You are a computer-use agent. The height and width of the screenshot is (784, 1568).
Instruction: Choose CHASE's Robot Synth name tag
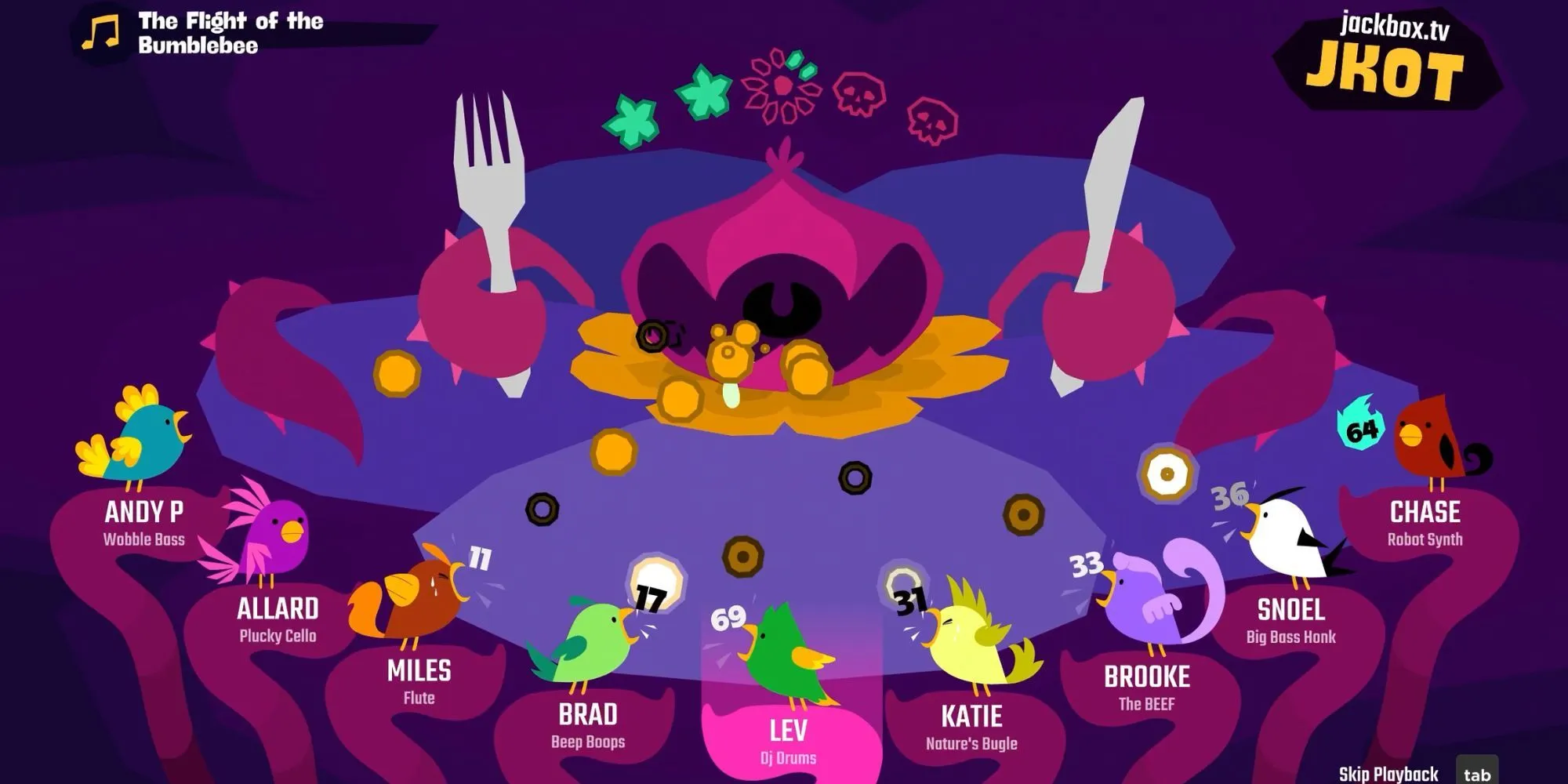(x=1425, y=522)
